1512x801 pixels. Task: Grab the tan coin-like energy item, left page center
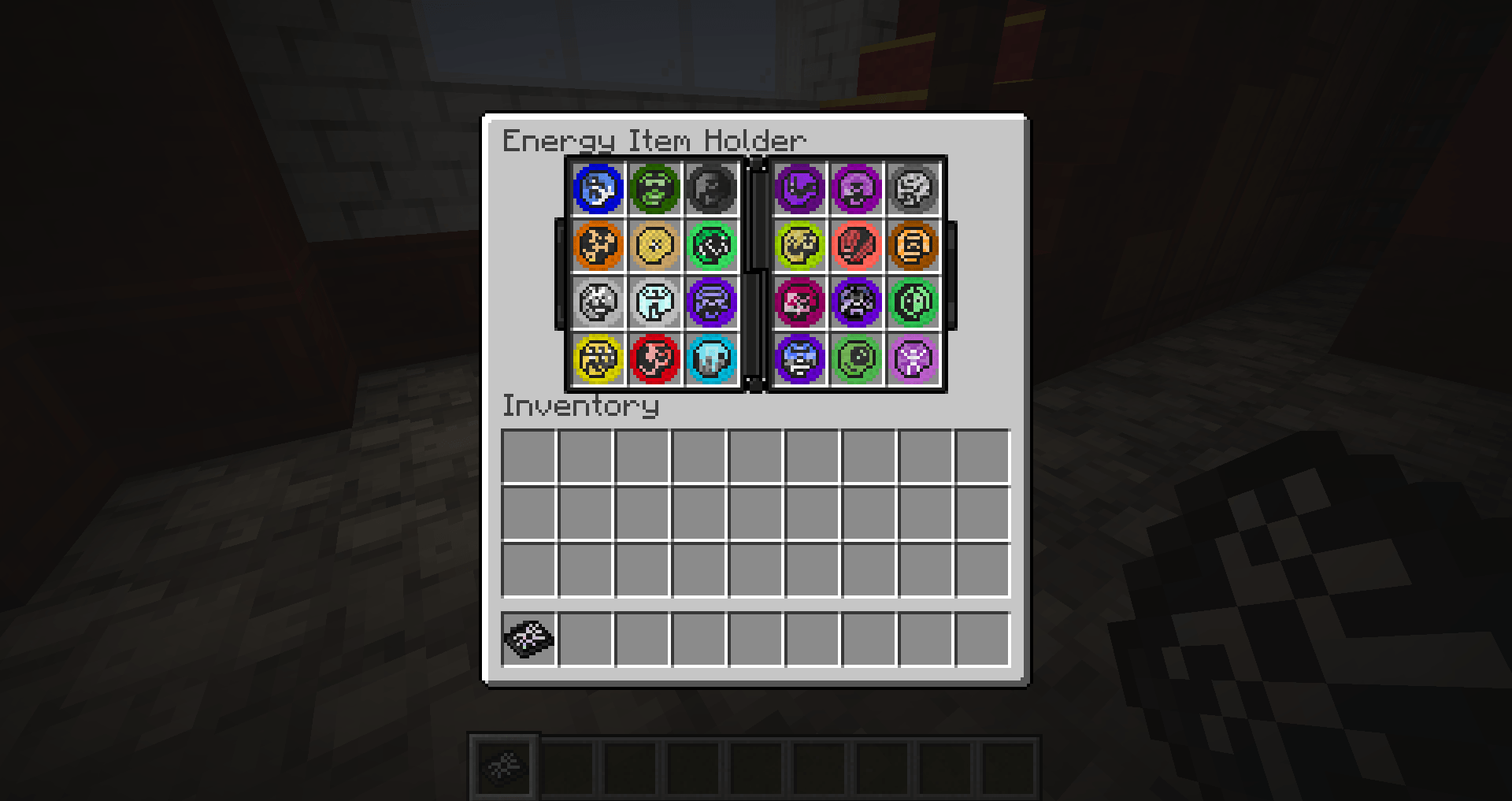coord(655,245)
